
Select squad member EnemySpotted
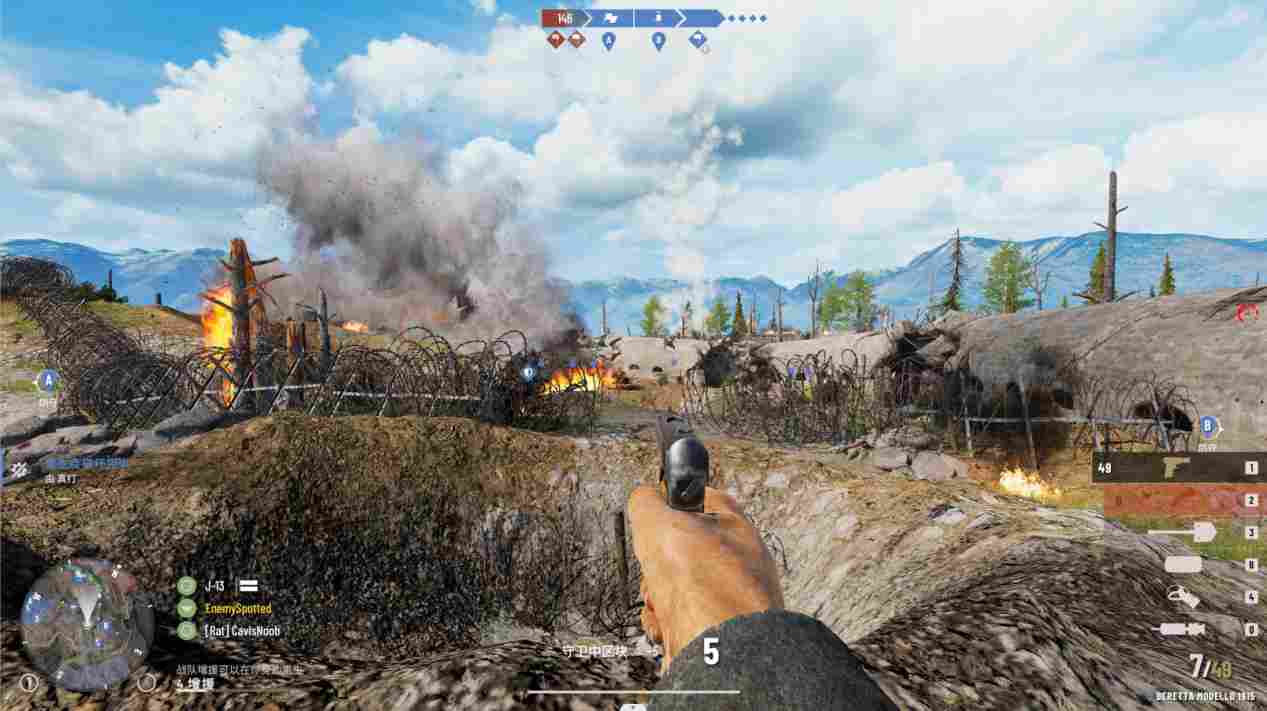[x=237, y=608]
